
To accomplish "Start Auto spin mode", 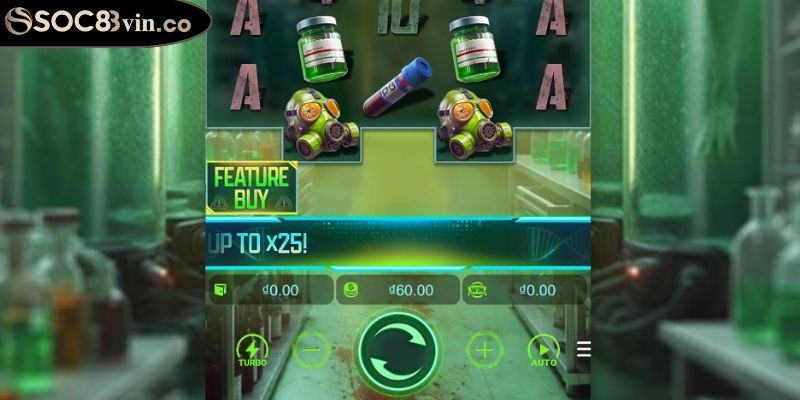I will tap(543, 350).
